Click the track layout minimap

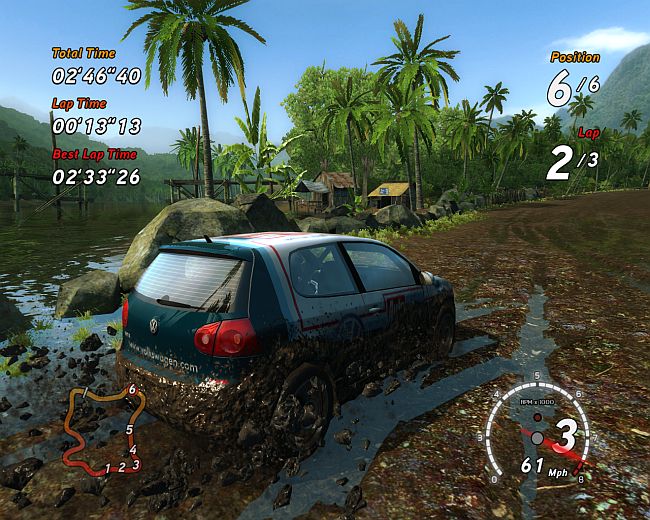pos(105,428)
